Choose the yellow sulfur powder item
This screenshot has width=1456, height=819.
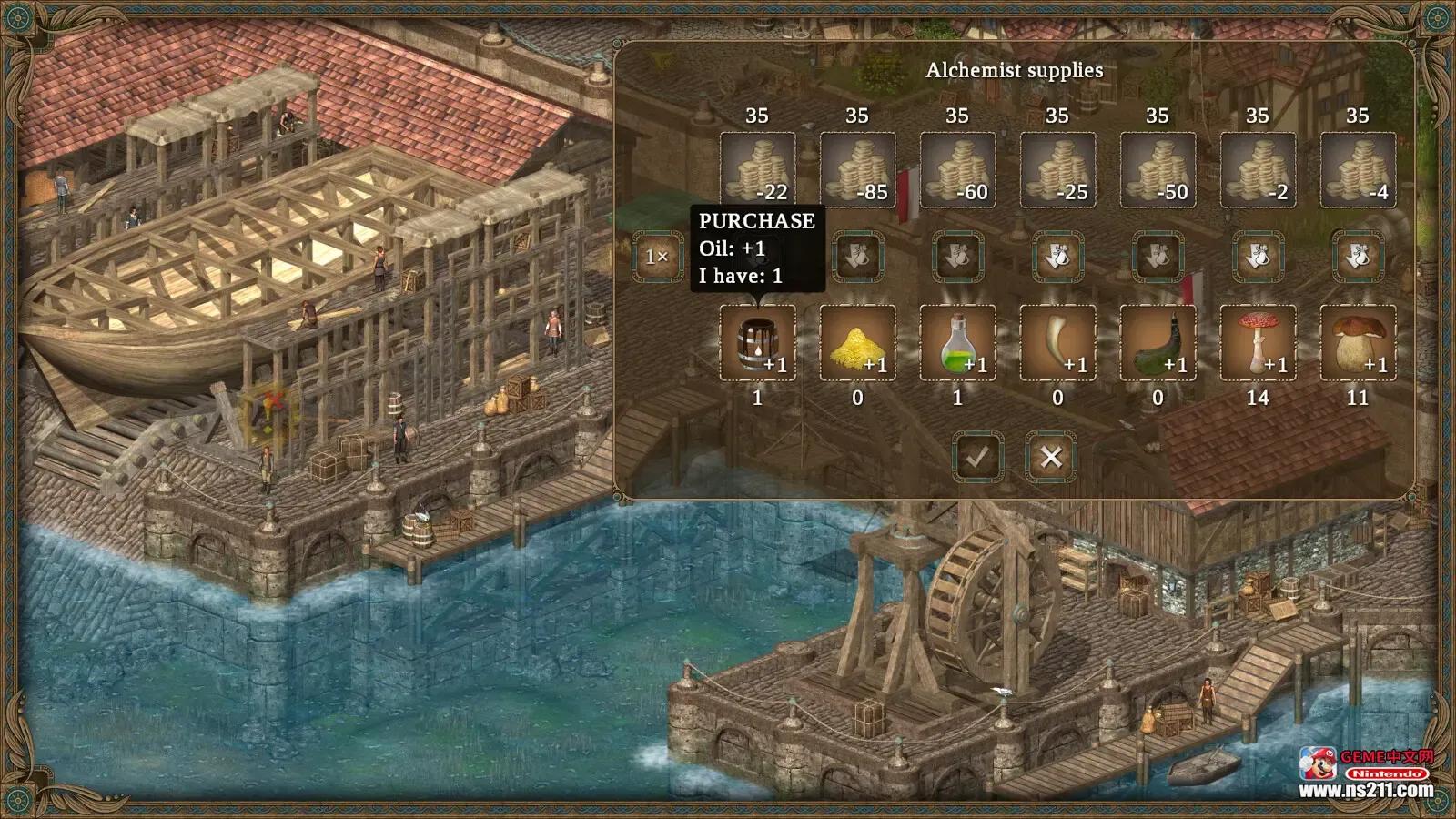click(857, 342)
